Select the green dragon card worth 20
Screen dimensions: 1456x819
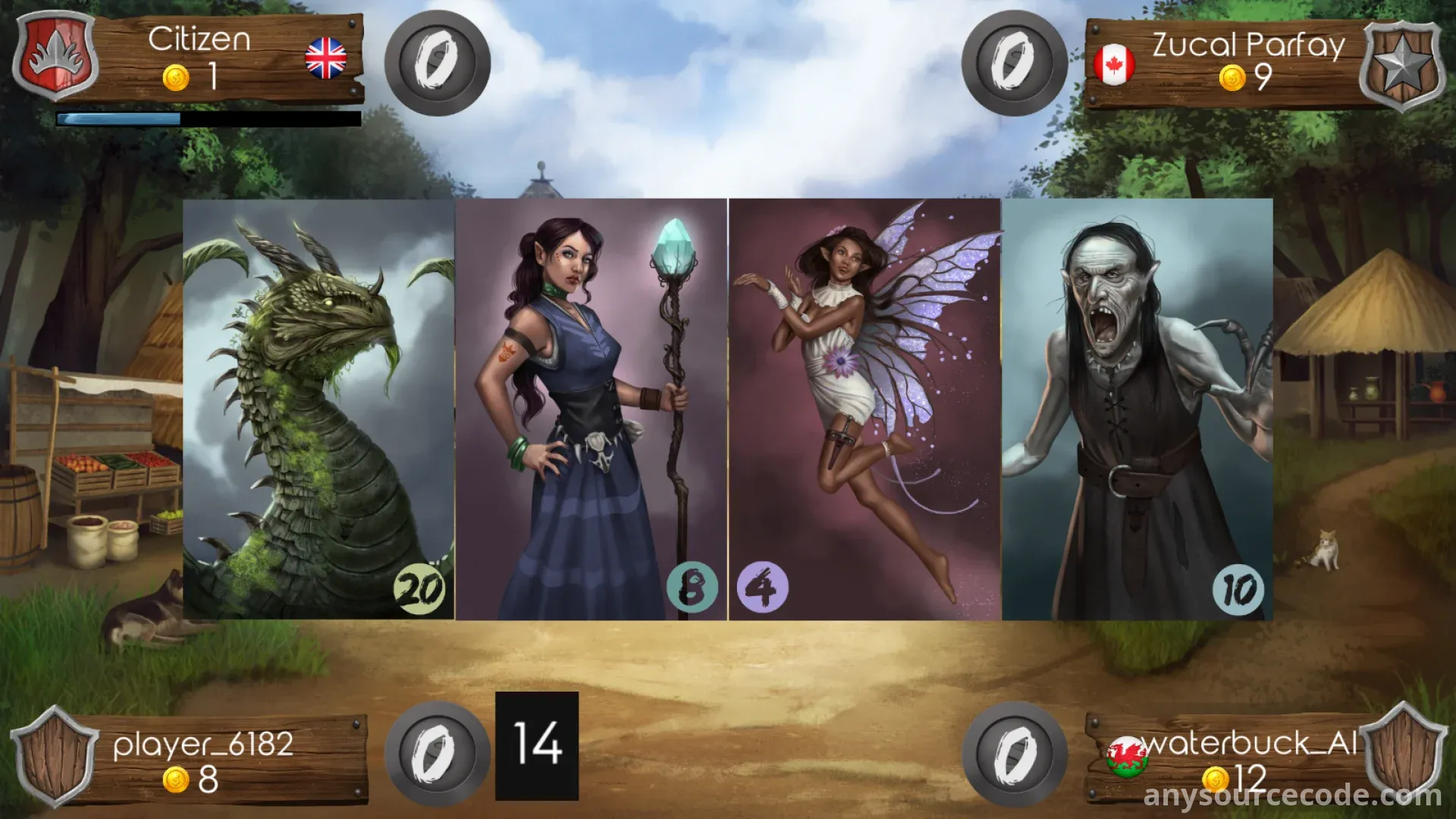click(318, 409)
